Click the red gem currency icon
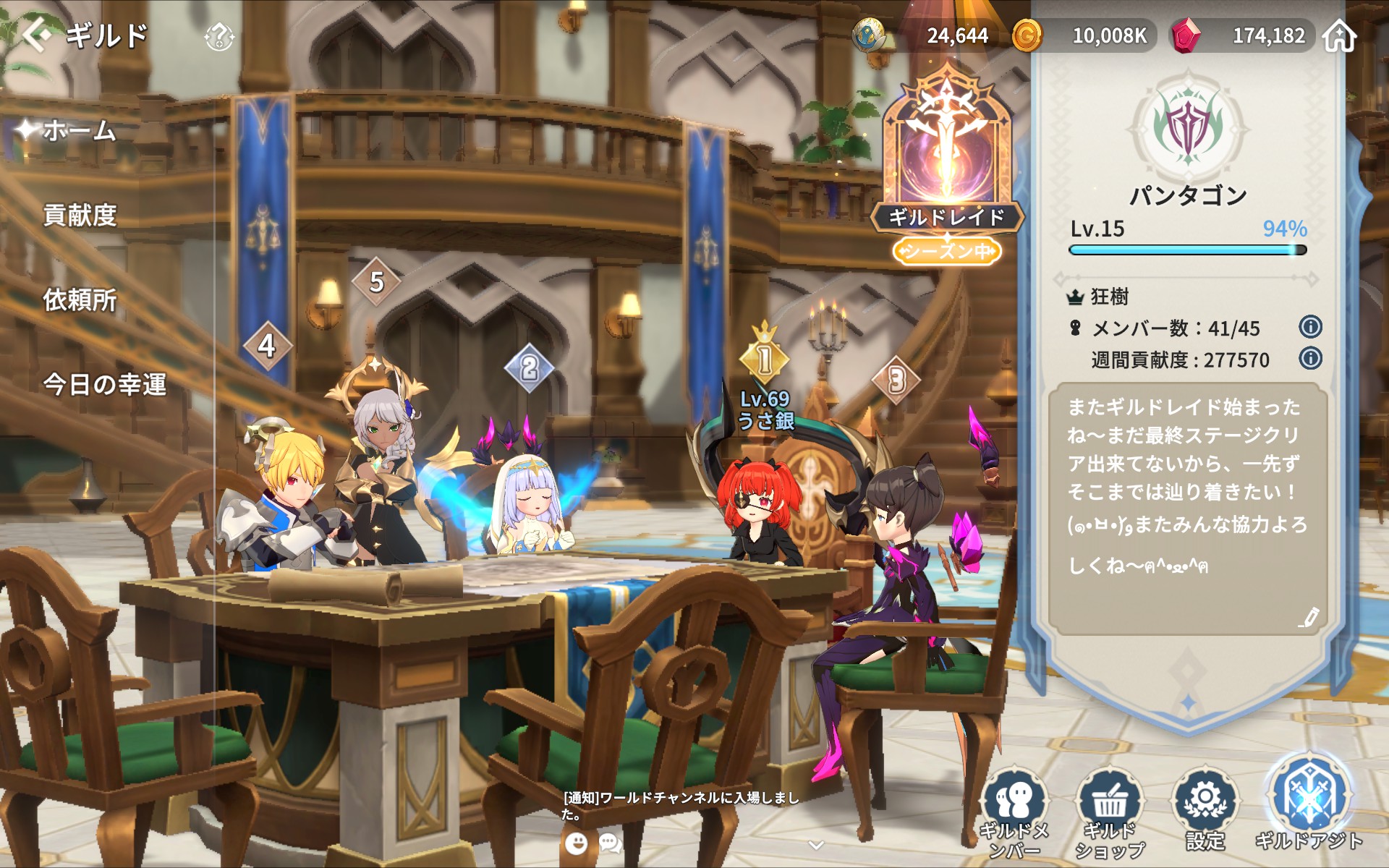Viewport: 1389px width, 868px height. pos(1186,35)
